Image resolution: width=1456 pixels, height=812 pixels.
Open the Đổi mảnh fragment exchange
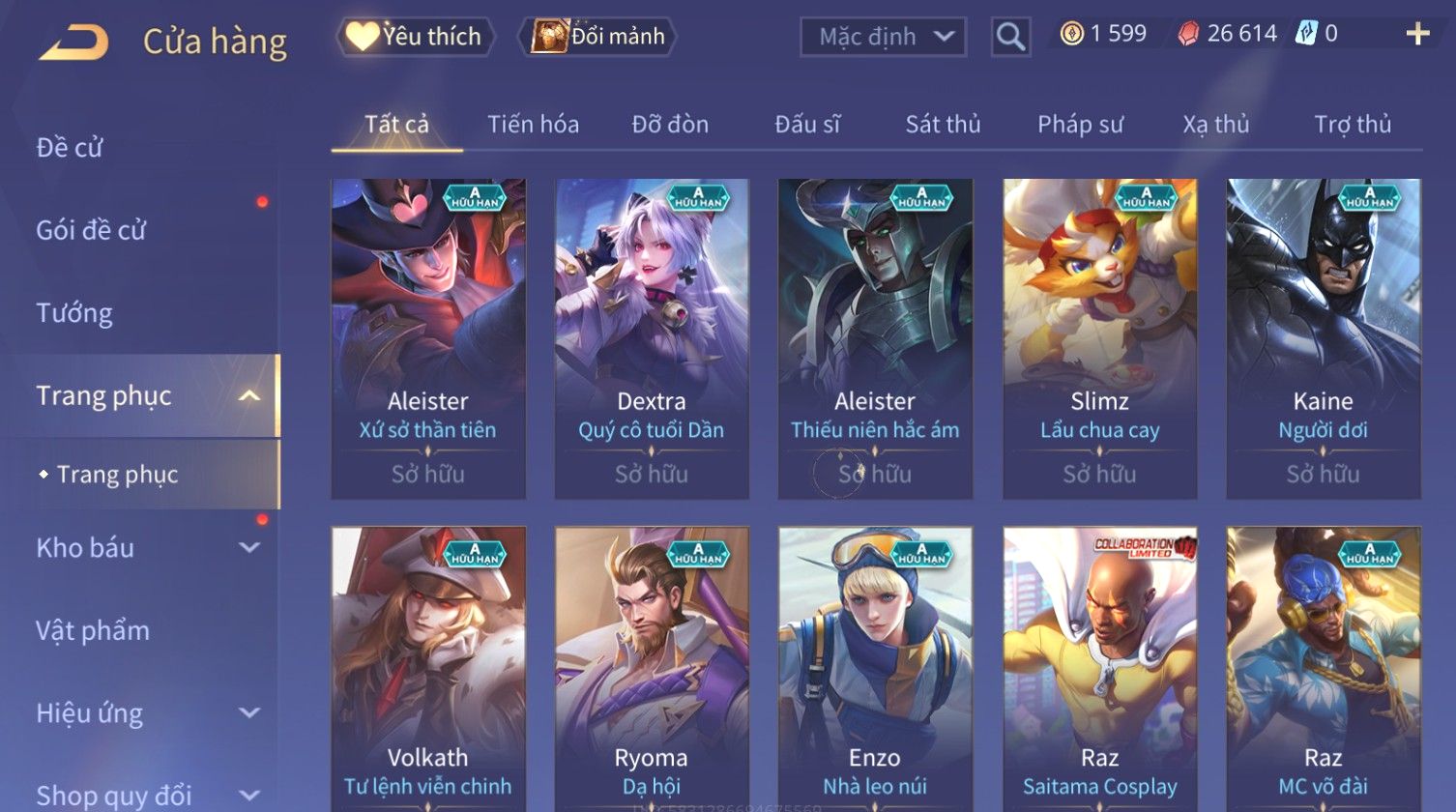click(x=599, y=37)
